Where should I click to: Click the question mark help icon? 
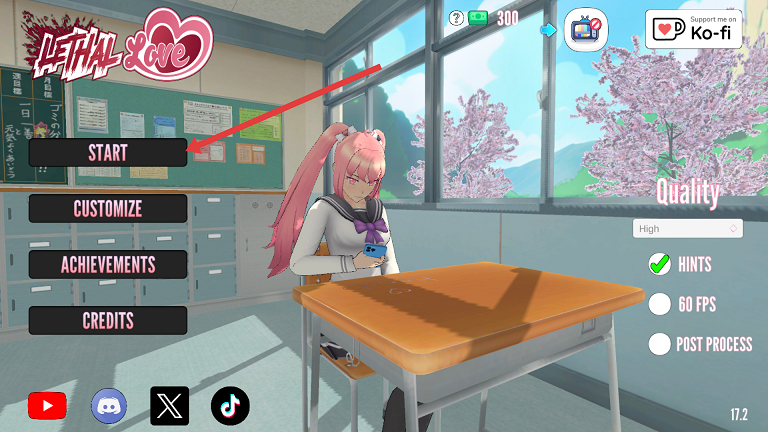456,17
